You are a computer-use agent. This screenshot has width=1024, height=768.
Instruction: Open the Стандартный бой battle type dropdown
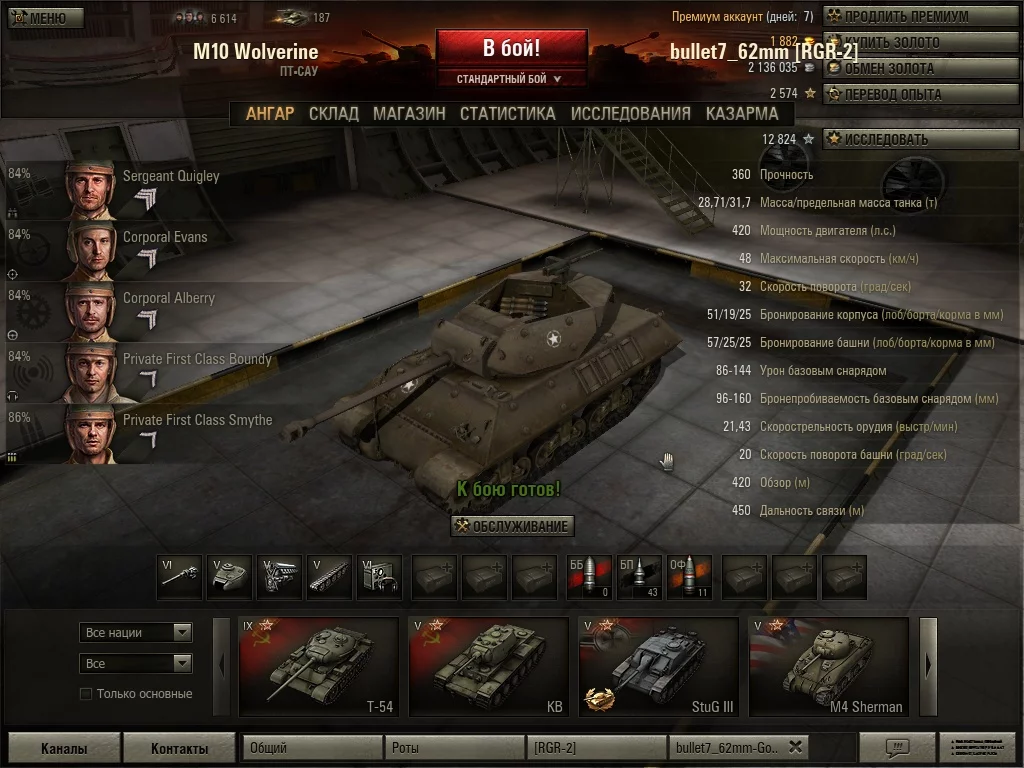(510, 78)
